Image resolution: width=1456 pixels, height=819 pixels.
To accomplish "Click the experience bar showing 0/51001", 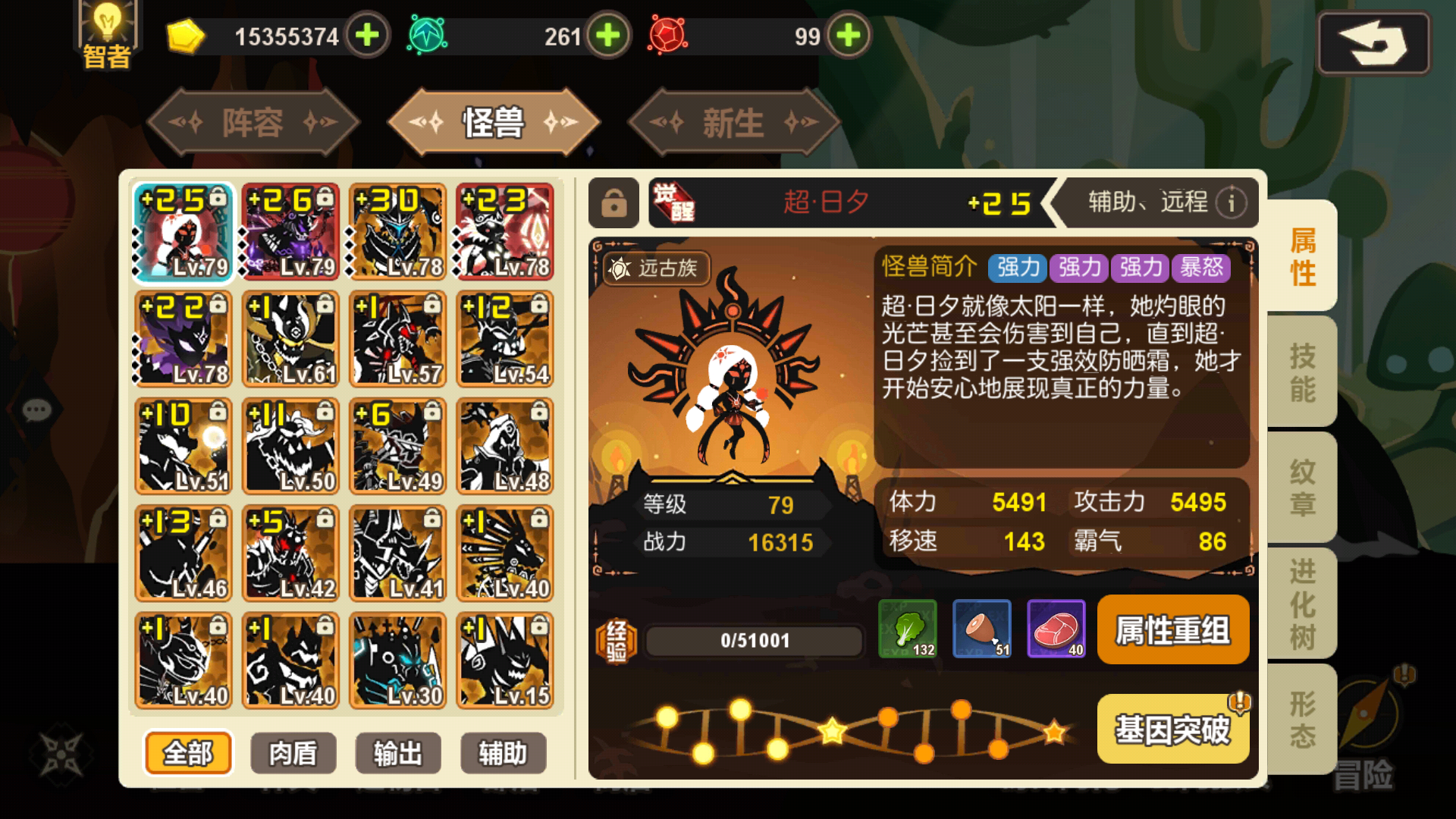I will click(755, 641).
